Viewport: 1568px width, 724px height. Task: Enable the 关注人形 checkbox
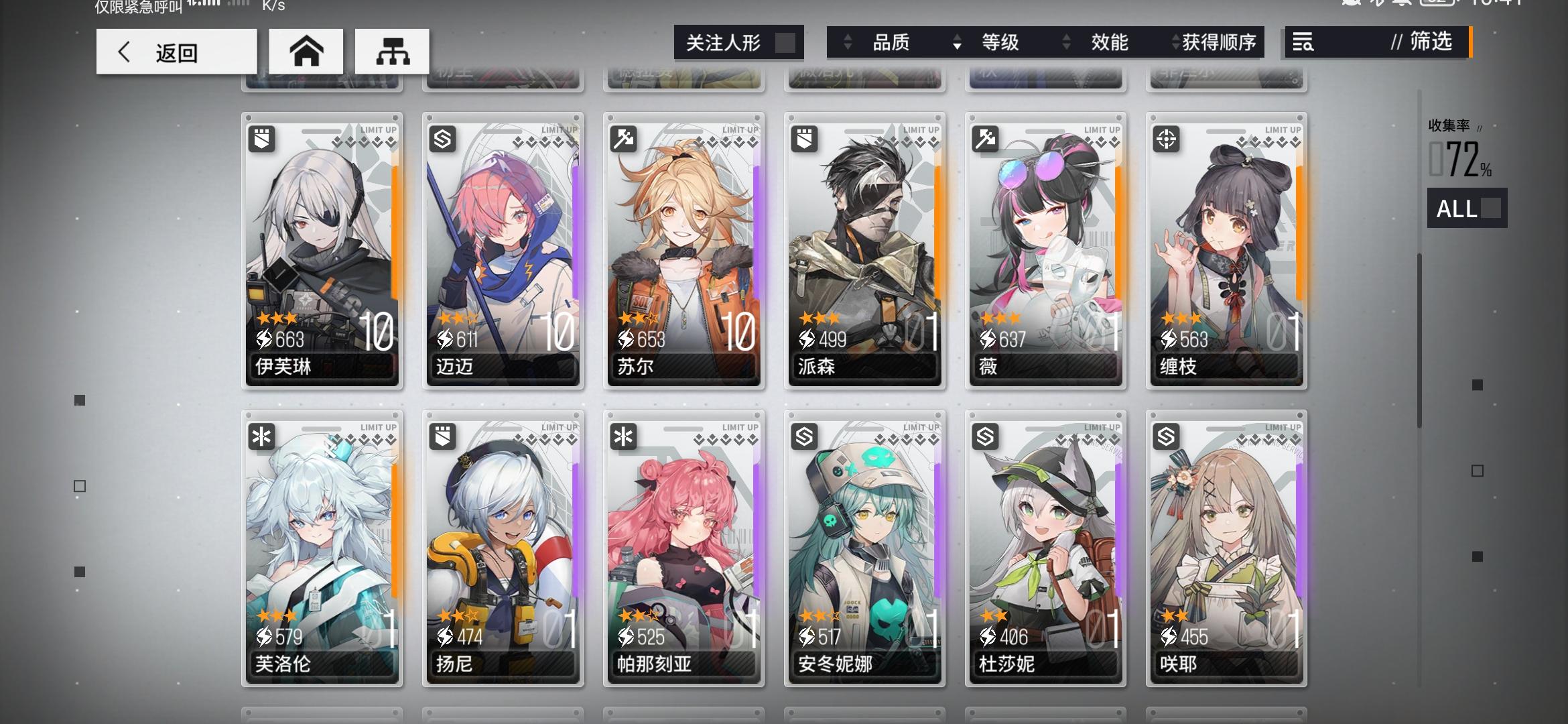[x=786, y=42]
